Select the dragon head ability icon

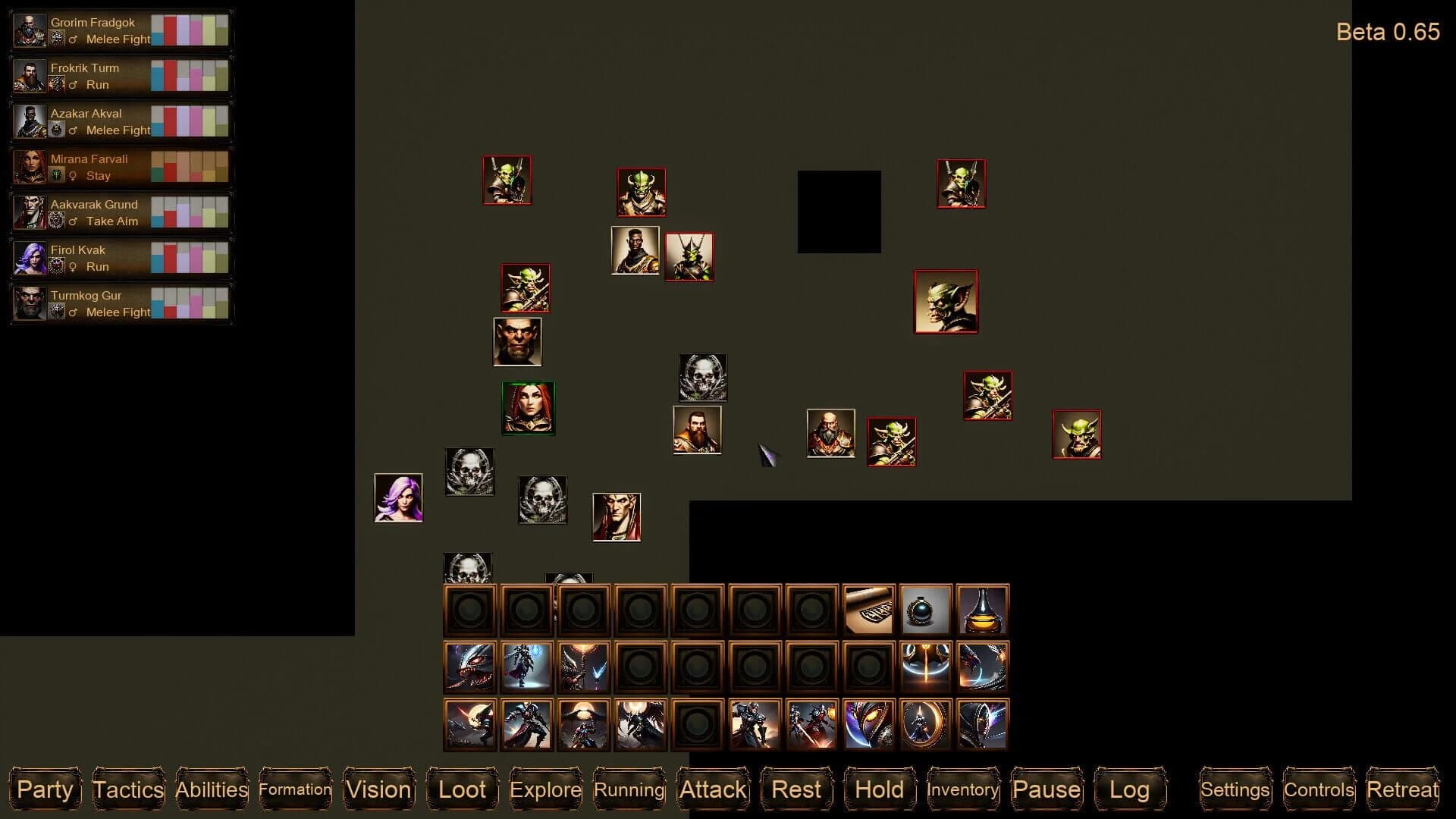click(x=470, y=667)
